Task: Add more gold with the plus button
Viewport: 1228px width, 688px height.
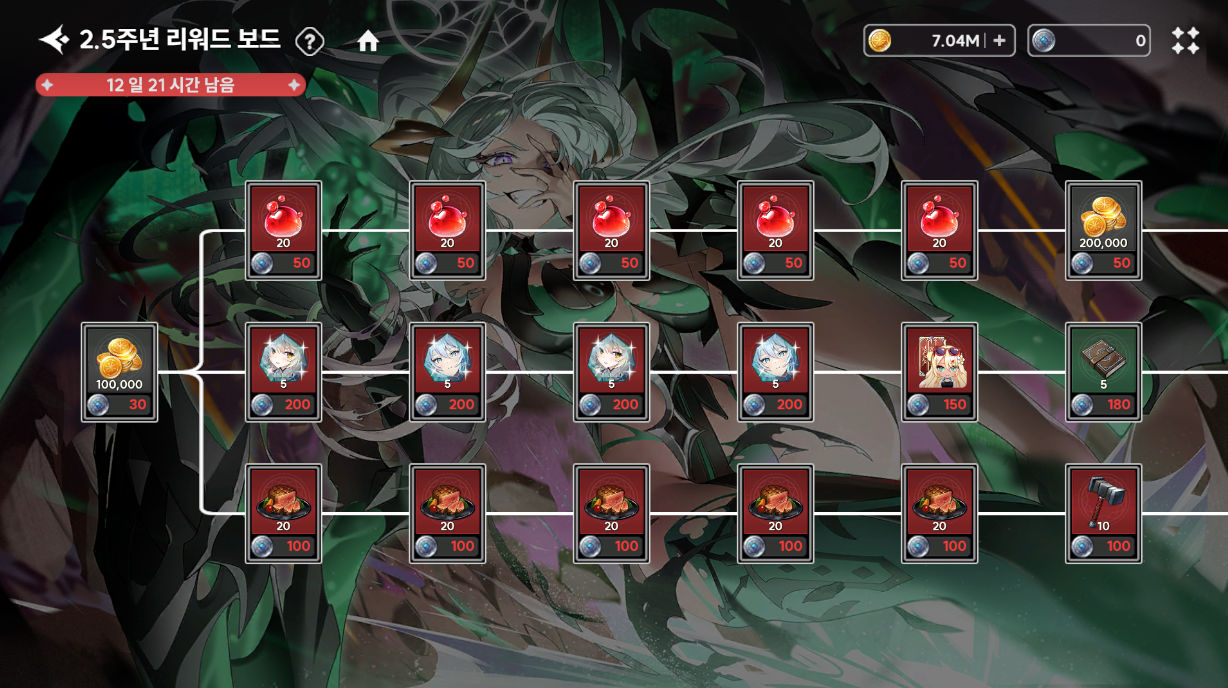Action: [999, 41]
